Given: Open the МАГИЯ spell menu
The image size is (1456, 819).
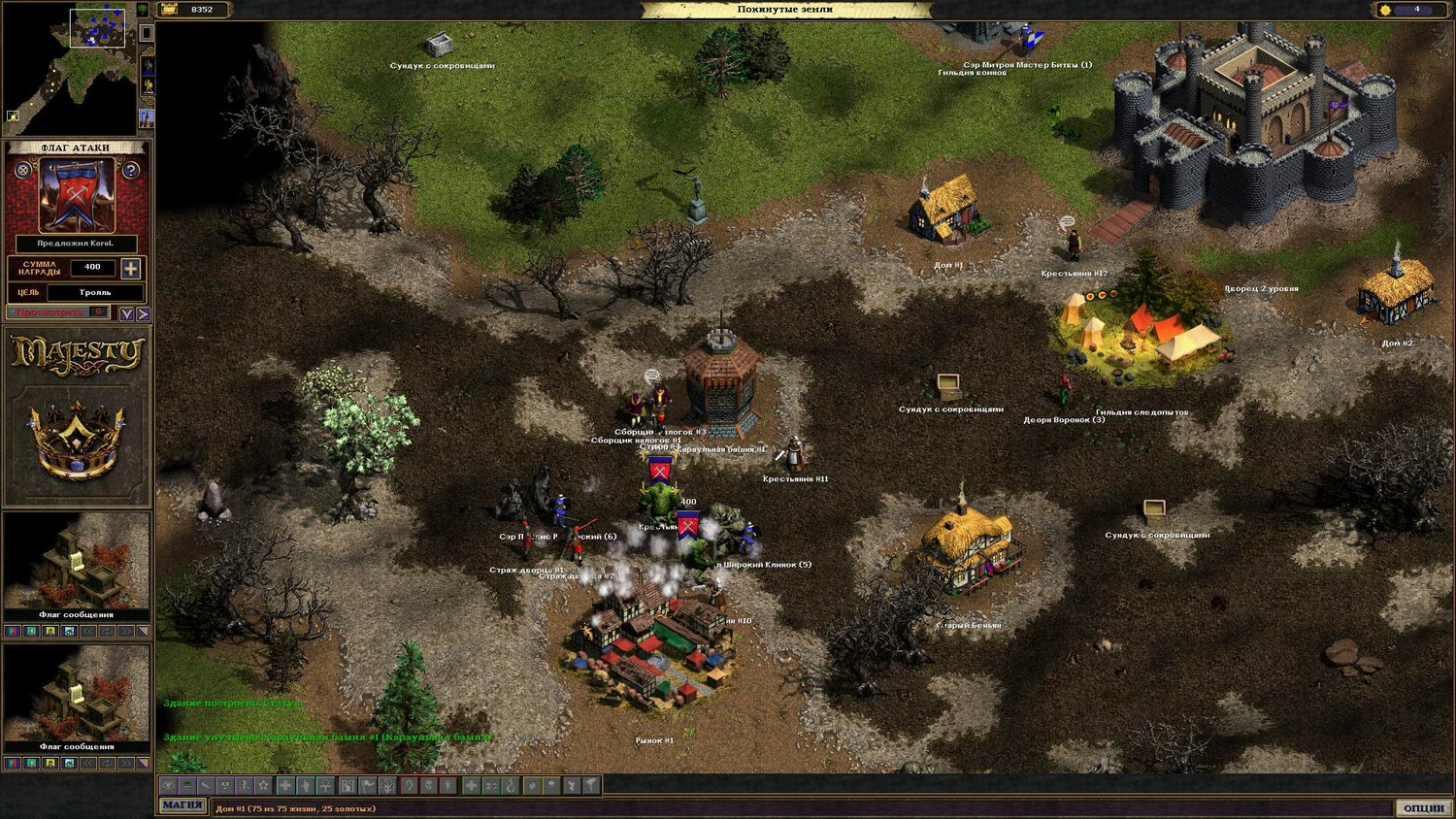Looking at the screenshot, I should [x=182, y=805].
